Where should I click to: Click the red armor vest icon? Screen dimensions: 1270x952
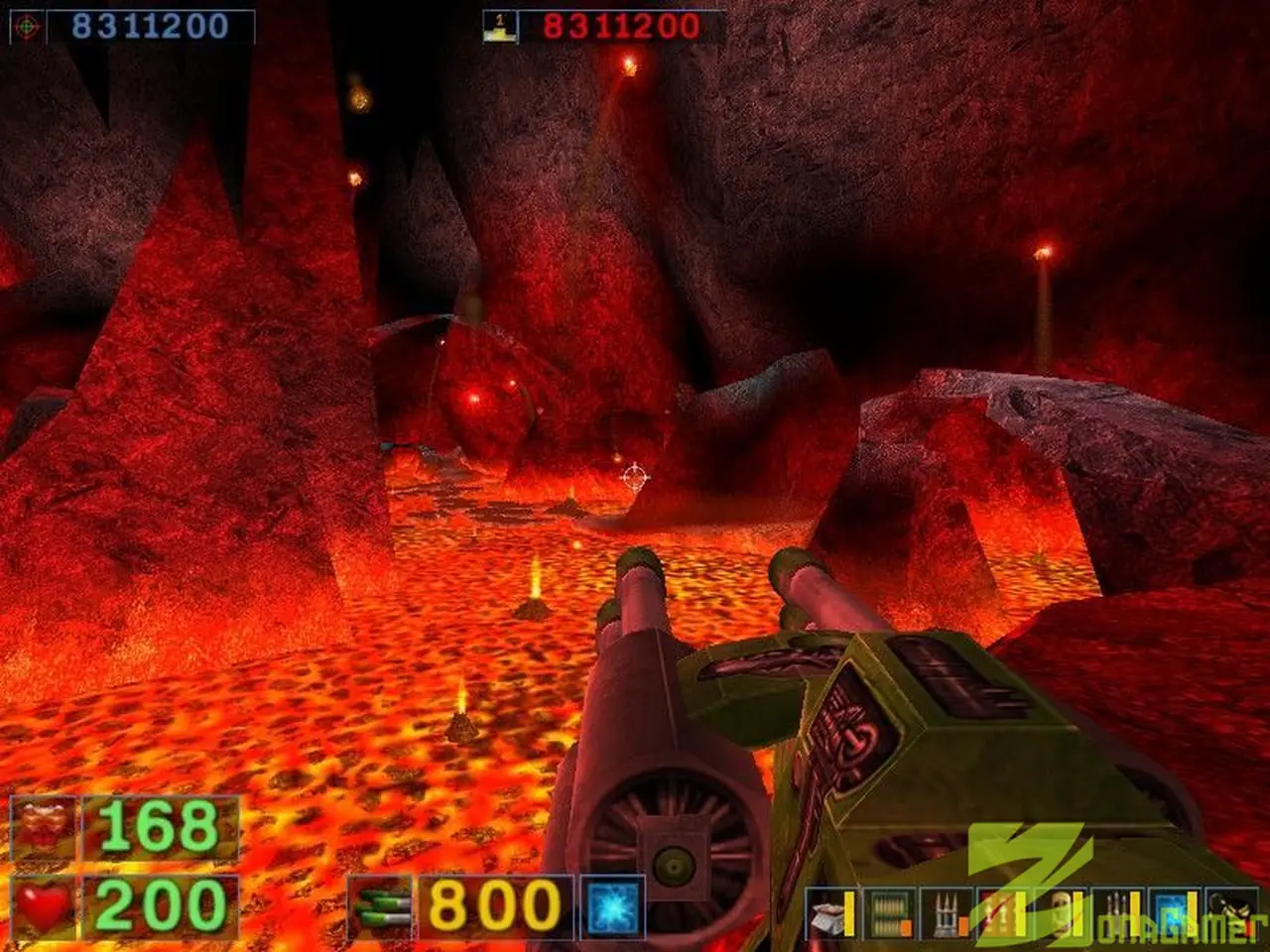point(44,827)
